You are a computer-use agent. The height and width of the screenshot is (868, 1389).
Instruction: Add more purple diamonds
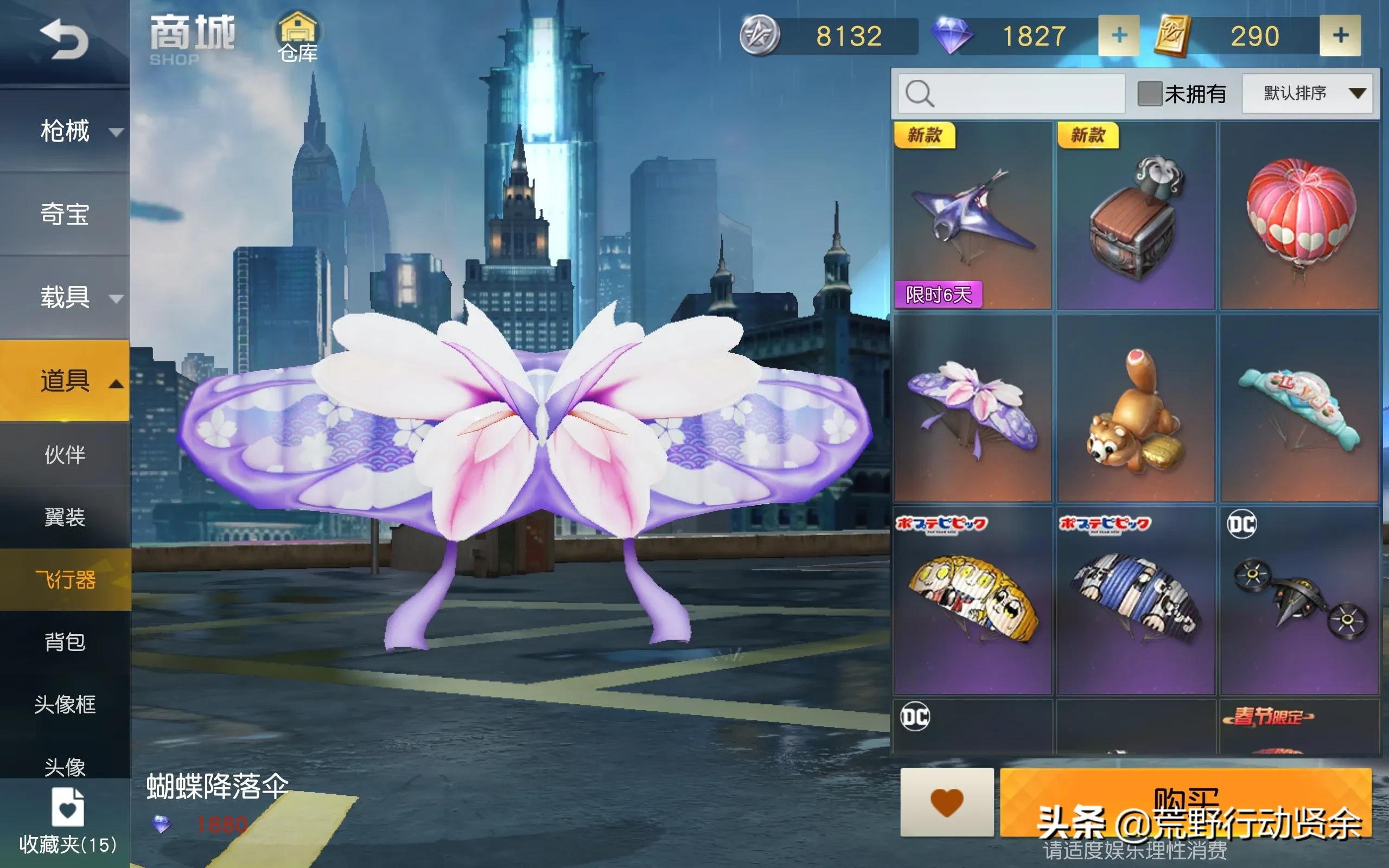[1118, 36]
